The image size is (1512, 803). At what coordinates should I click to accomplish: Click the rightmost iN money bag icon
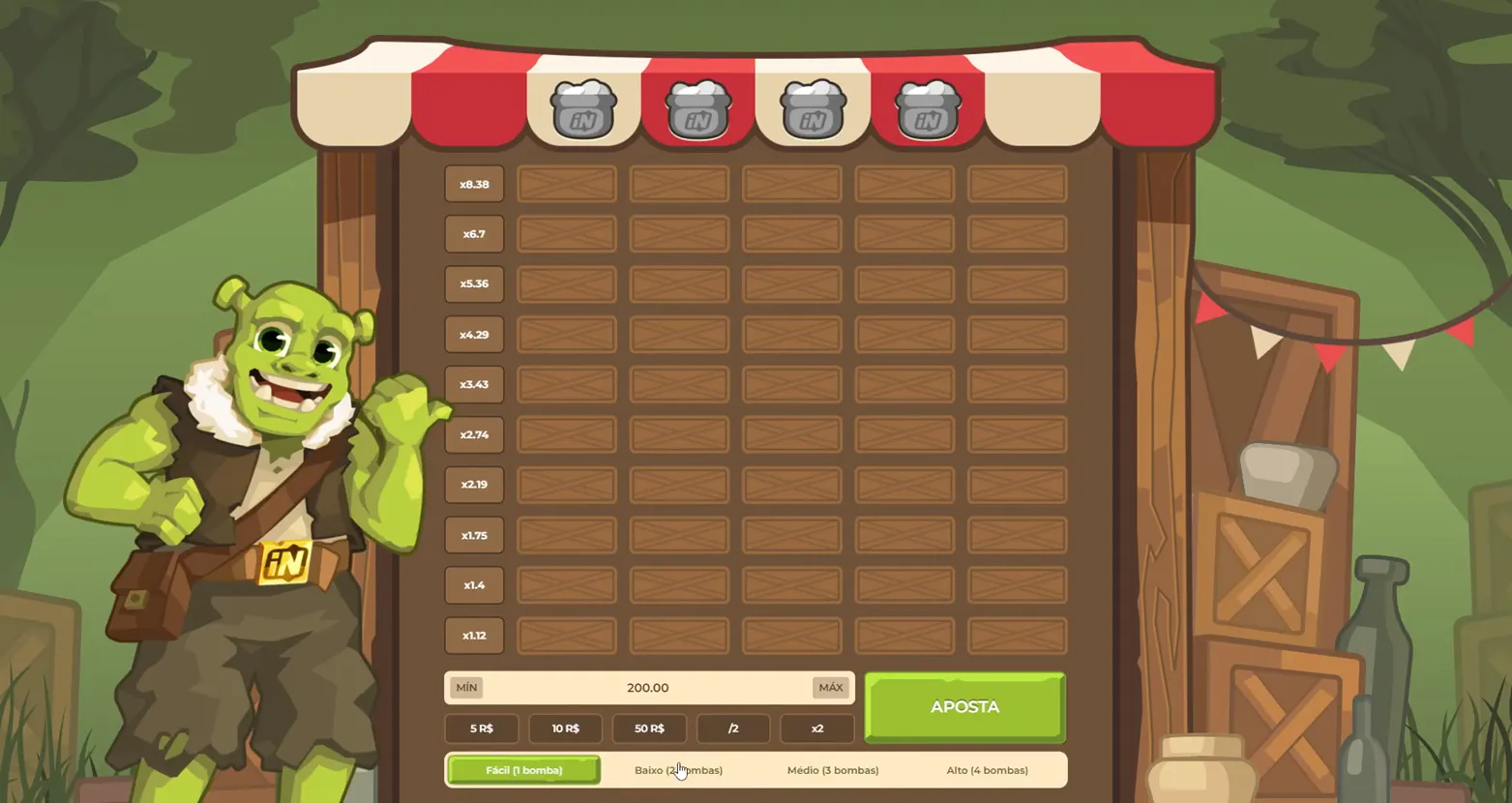[926, 109]
